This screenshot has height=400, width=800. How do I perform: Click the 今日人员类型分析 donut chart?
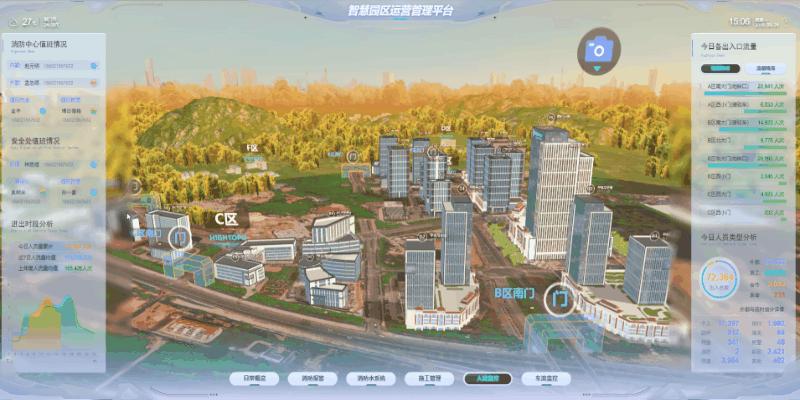pyautogui.click(x=719, y=277)
